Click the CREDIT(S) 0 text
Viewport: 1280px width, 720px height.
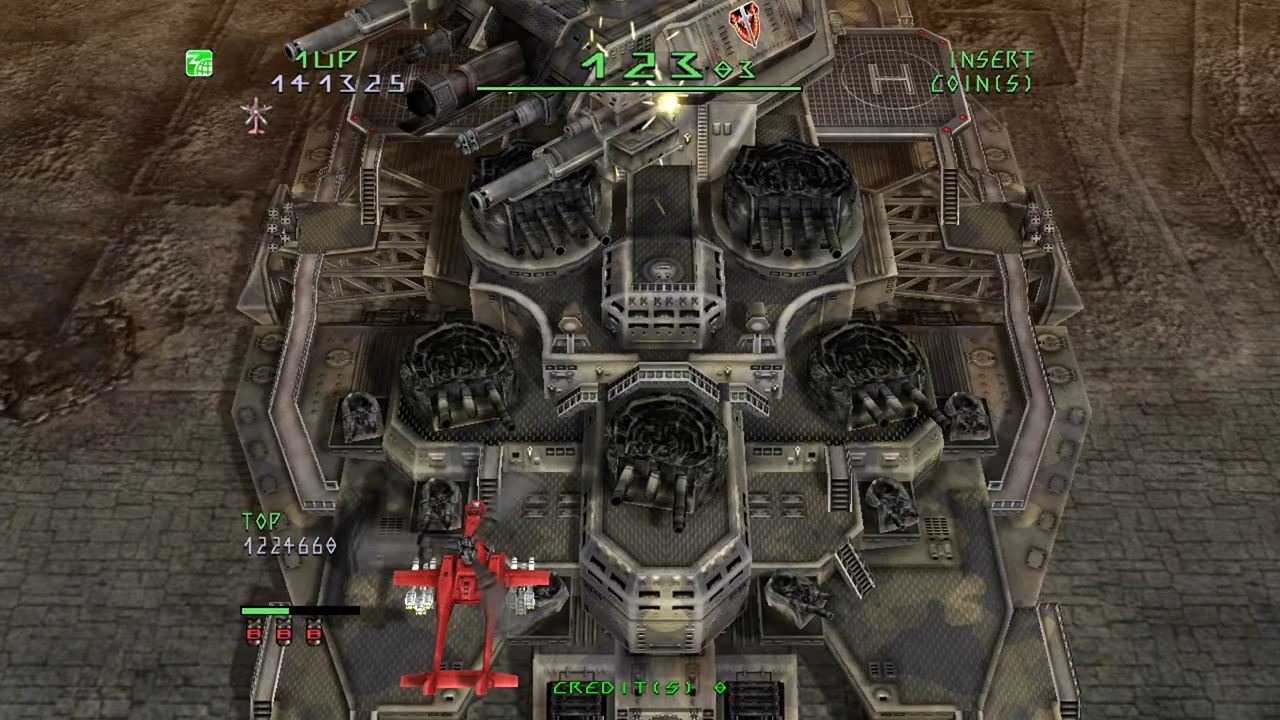pyautogui.click(x=638, y=688)
